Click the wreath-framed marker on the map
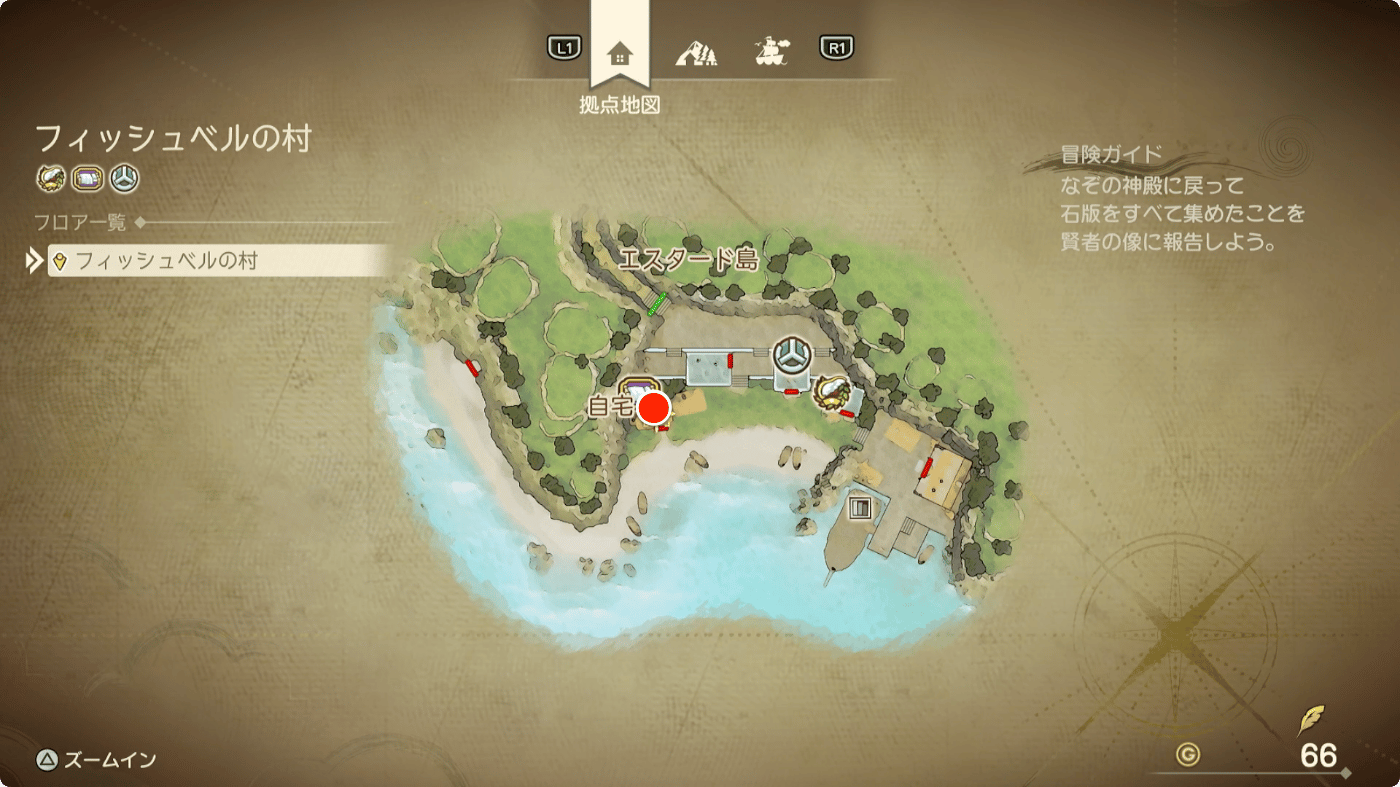The height and width of the screenshot is (787, 1400). pyautogui.click(x=831, y=390)
